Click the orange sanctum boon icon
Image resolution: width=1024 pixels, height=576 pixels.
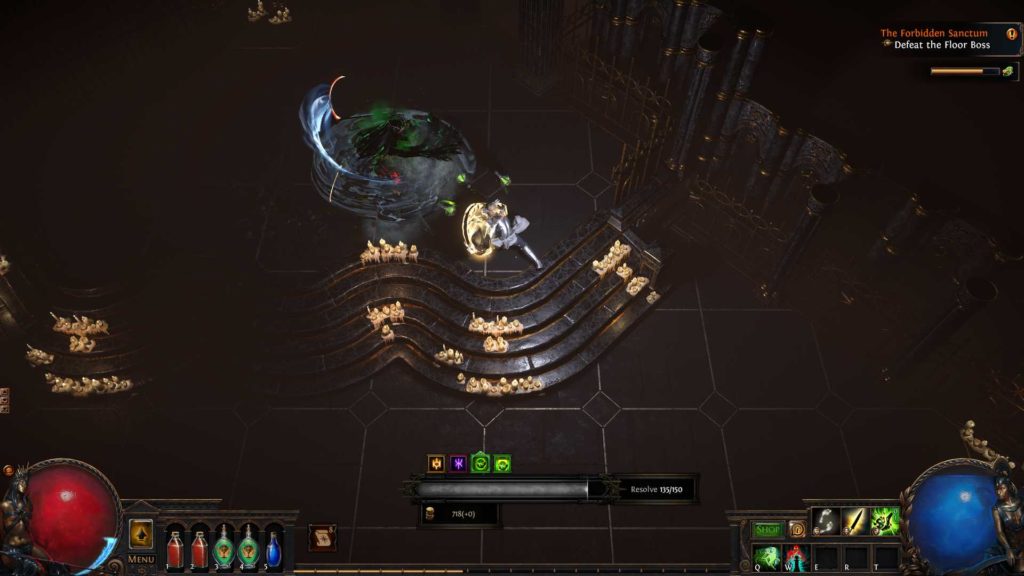coord(436,463)
